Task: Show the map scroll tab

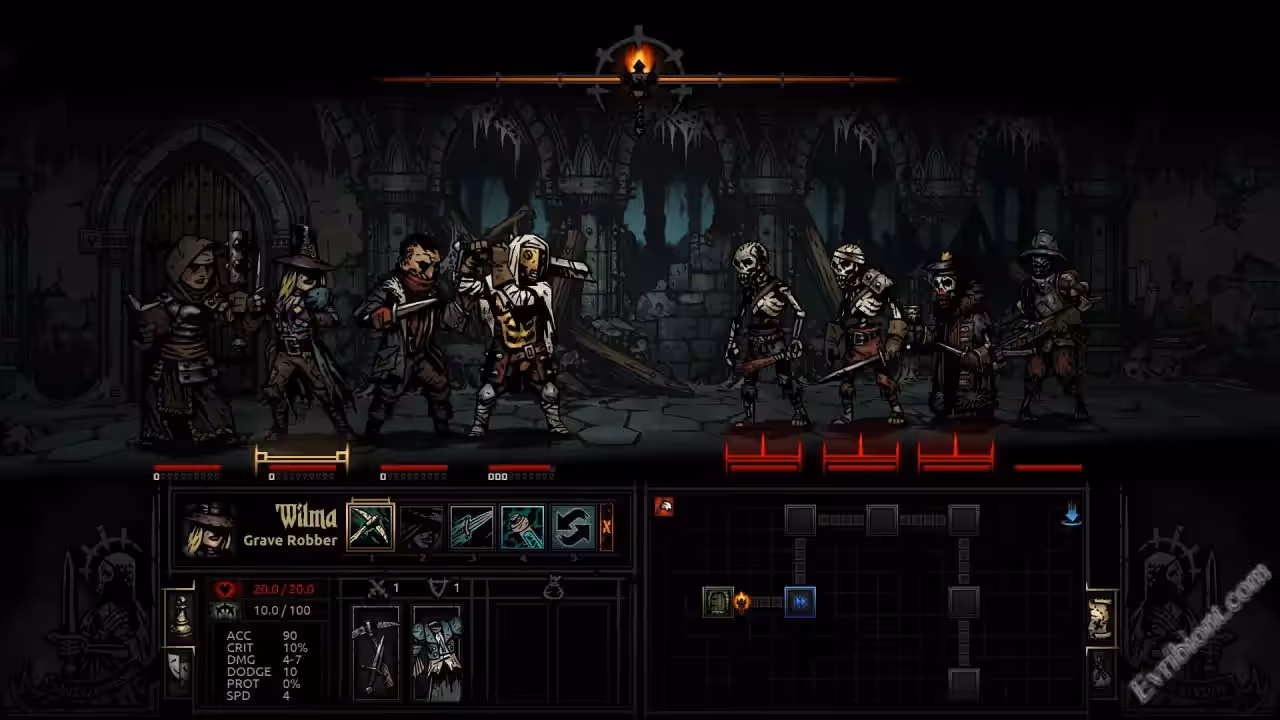Action: (1100, 619)
